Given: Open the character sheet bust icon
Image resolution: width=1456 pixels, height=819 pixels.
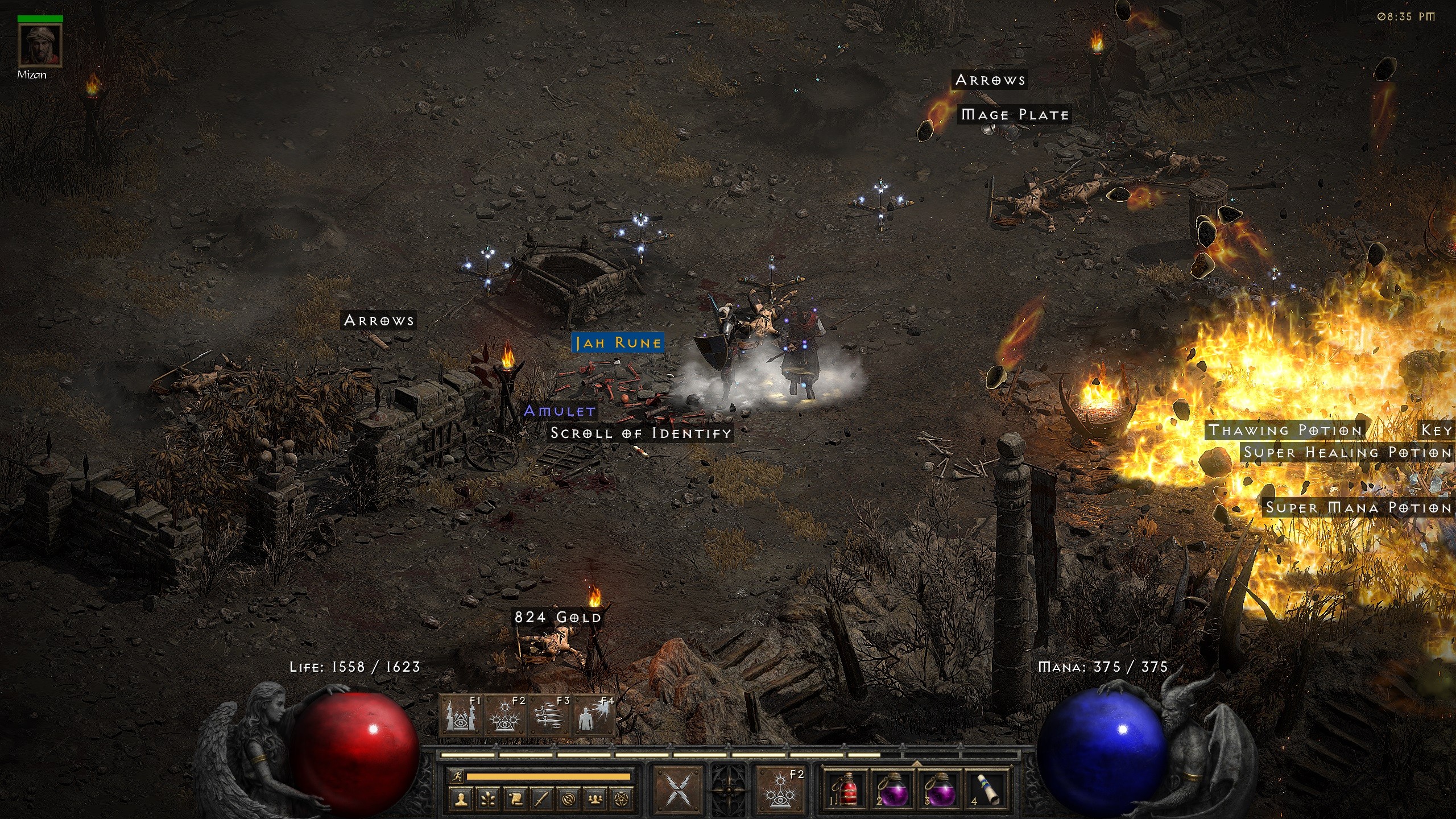Looking at the screenshot, I should point(461,799).
